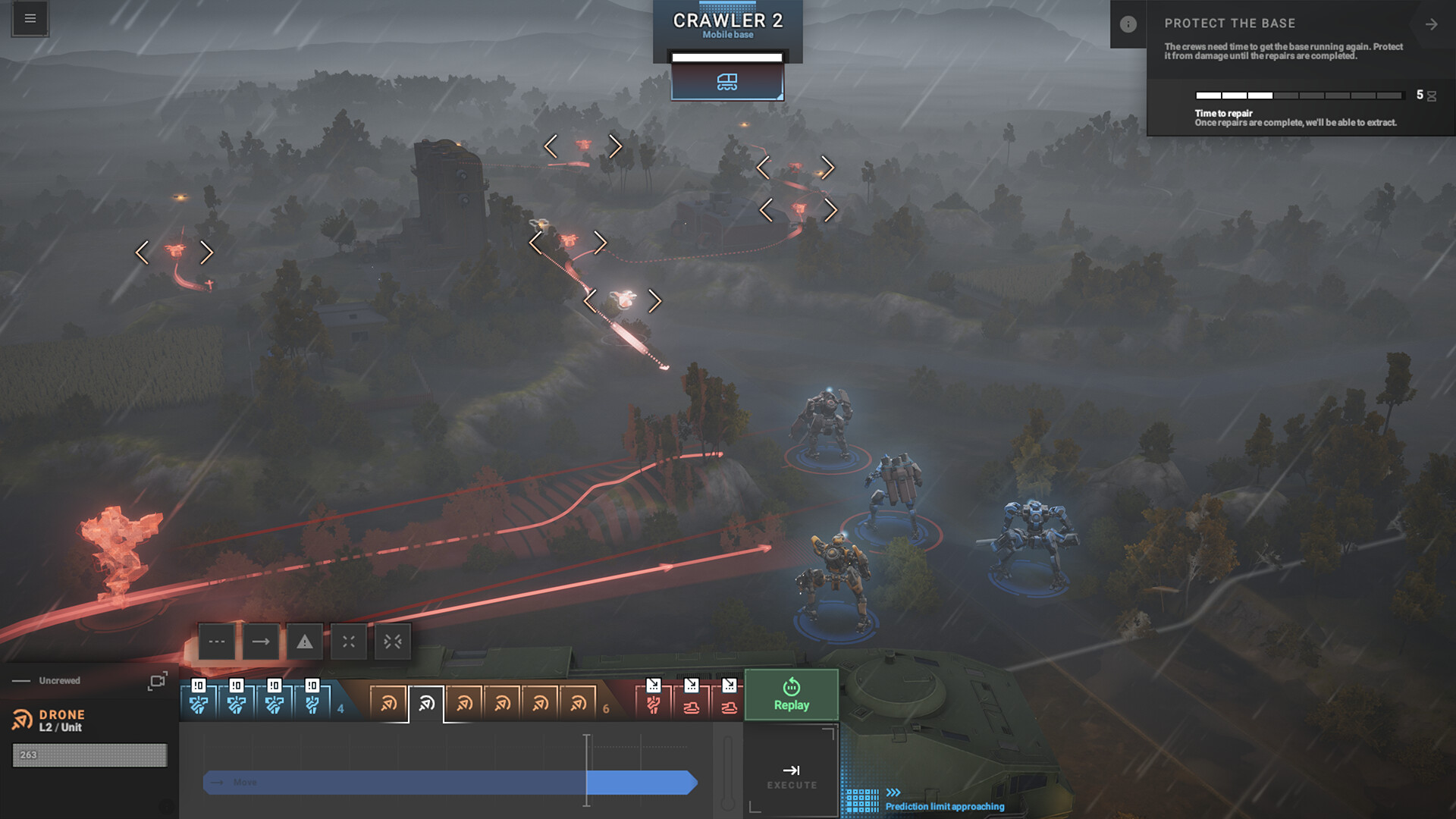Choose the converging arrows action
Viewport: 1456px width, 819px height.
(x=393, y=642)
